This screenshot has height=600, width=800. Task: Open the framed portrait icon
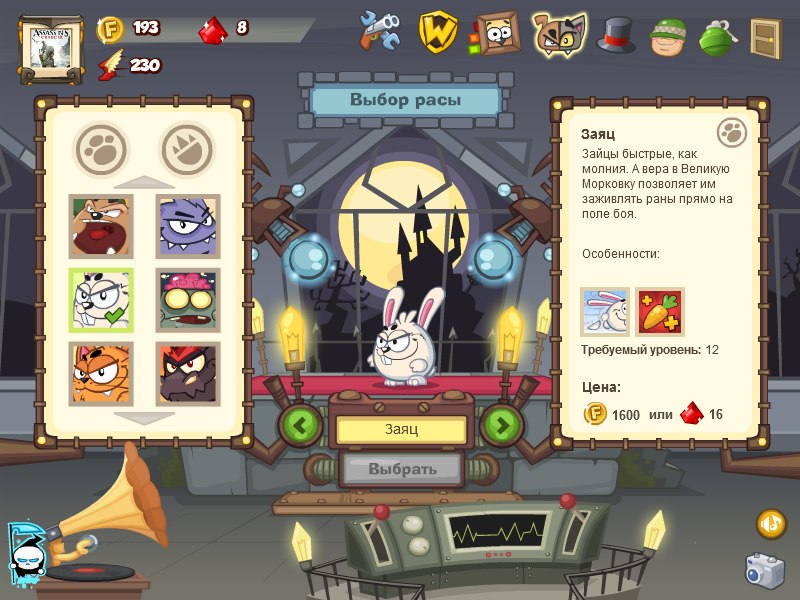pyautogui.click(x=497, y=32)
